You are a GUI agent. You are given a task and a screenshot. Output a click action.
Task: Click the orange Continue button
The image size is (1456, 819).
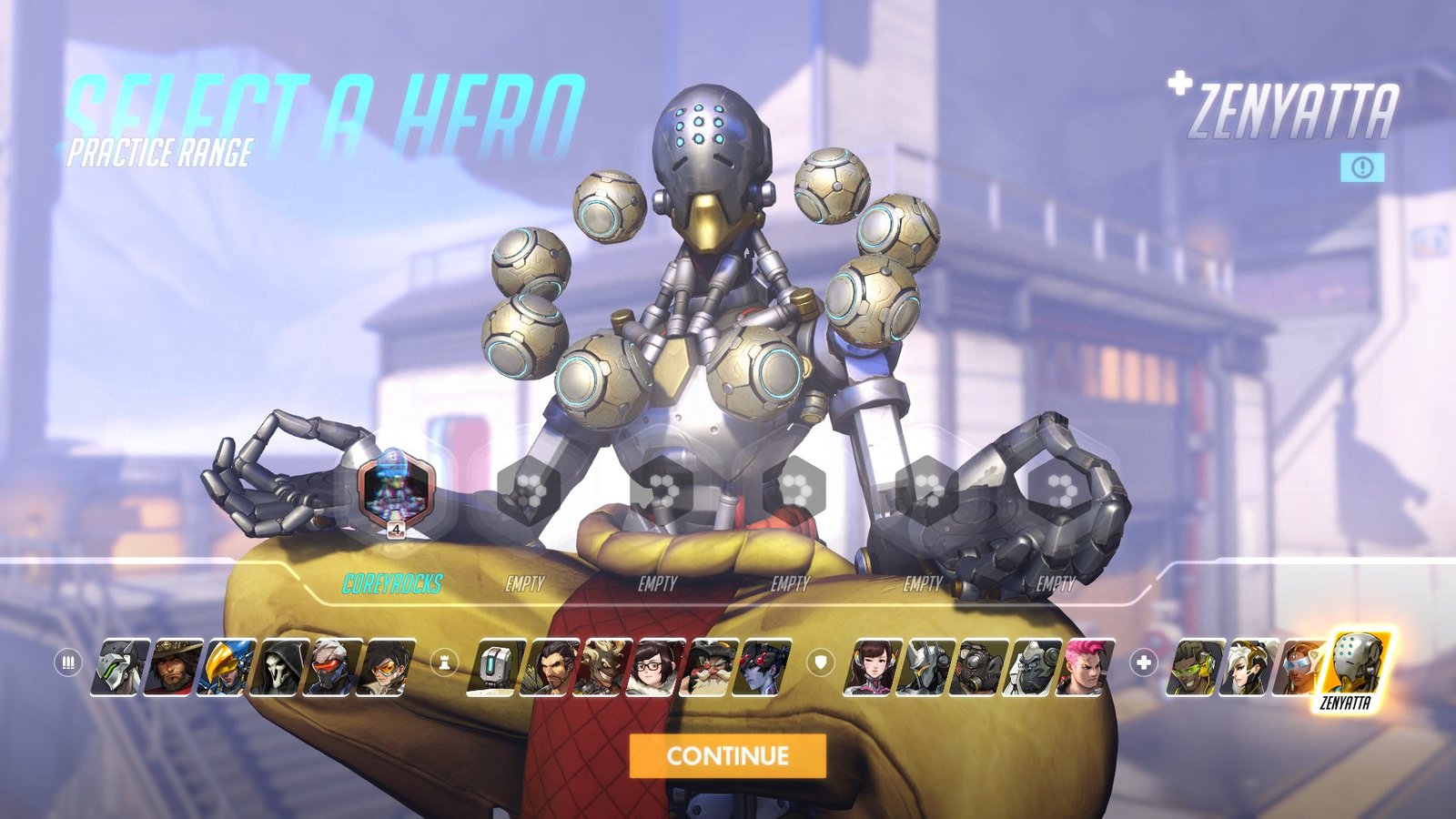pos(727,755)
